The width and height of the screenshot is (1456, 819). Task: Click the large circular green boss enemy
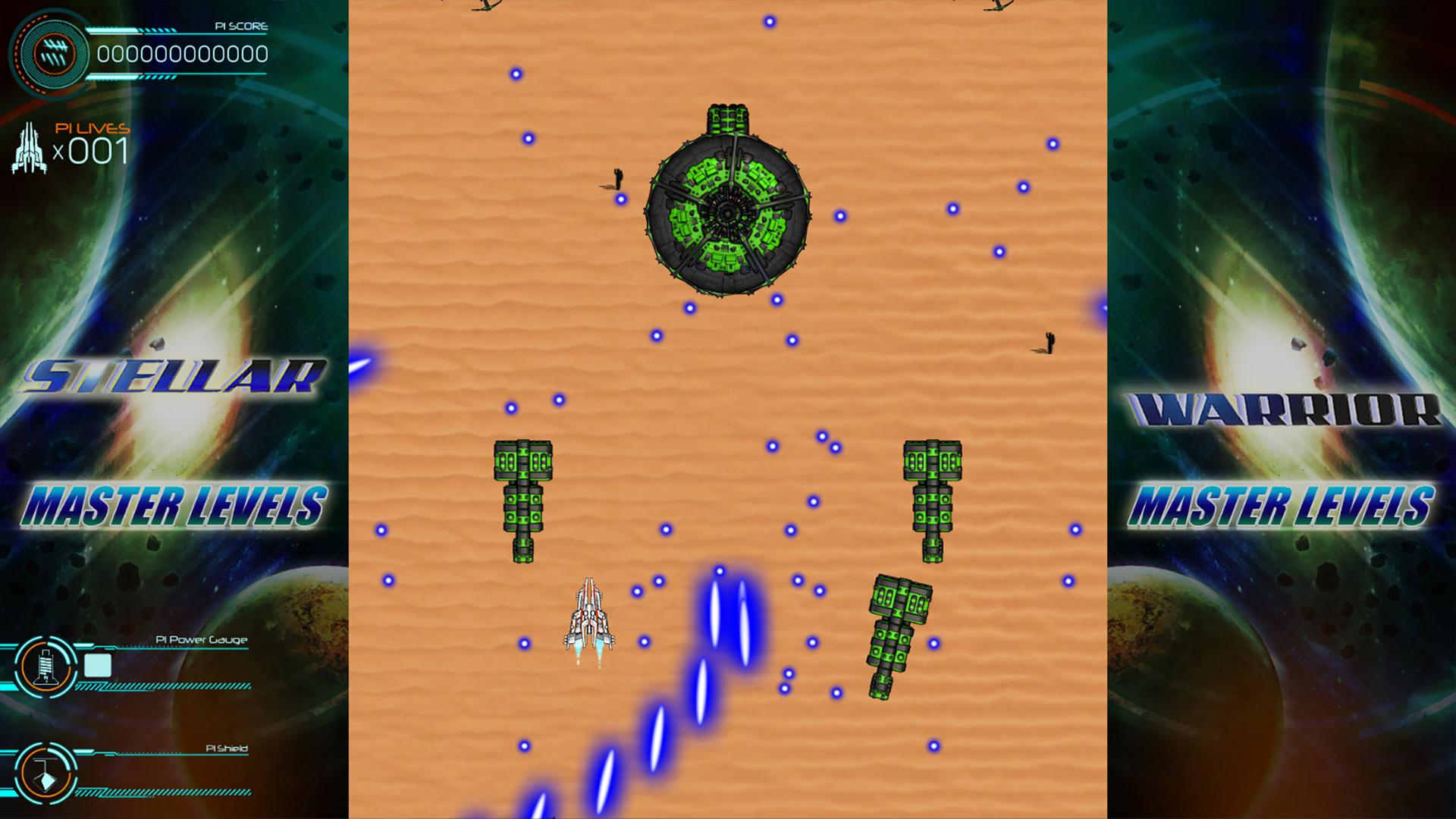point(728,212)
